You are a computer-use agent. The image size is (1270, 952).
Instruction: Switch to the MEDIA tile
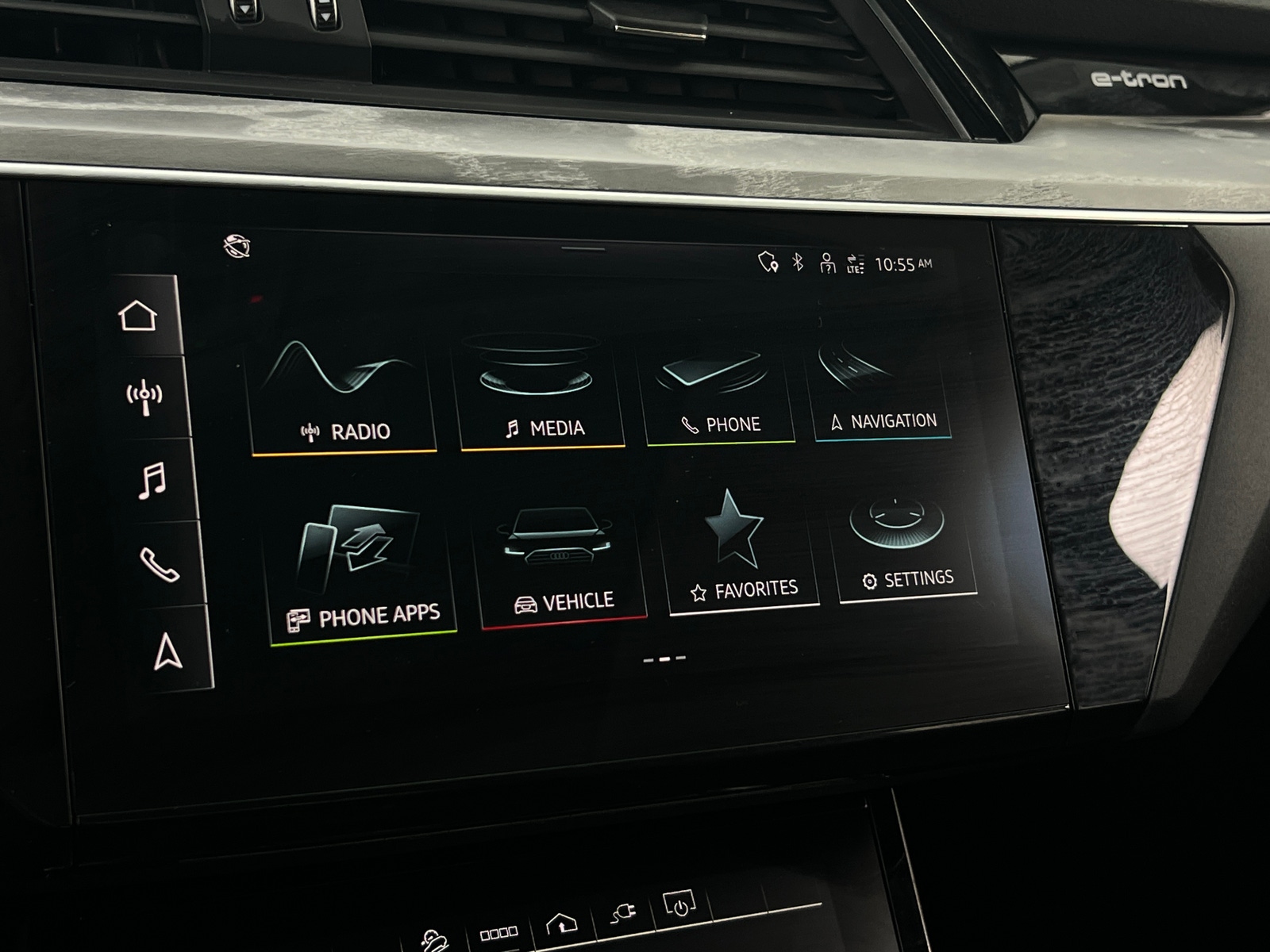534,389
